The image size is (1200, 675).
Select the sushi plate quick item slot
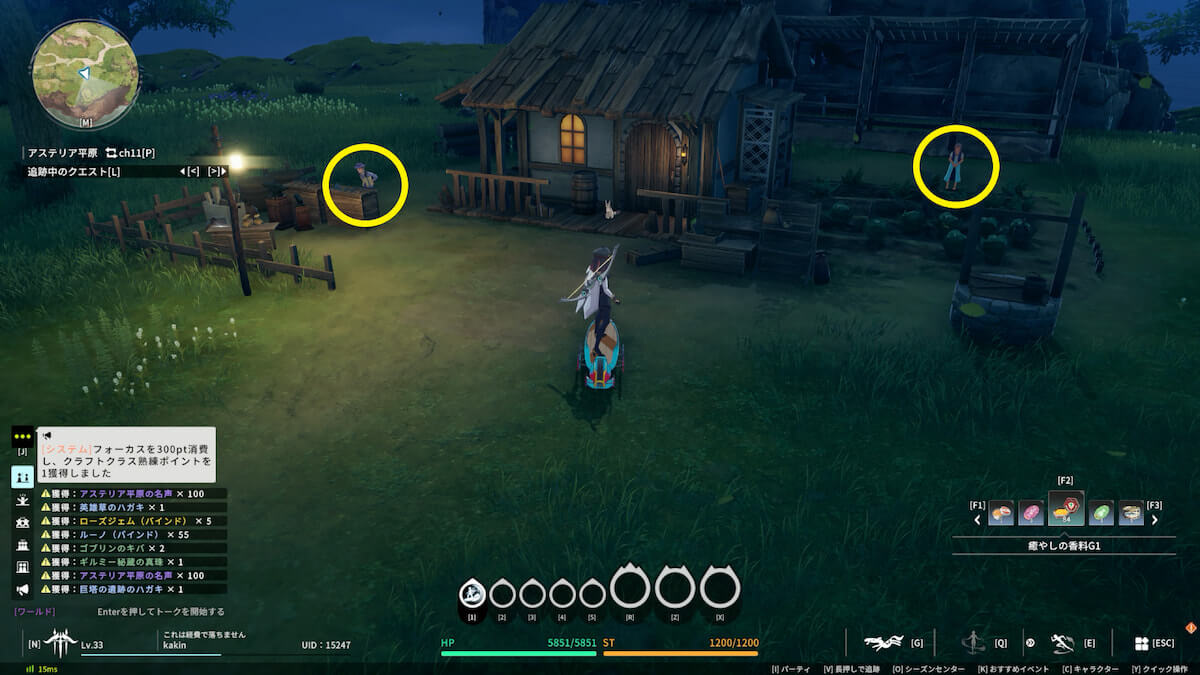click(x=1132, y=514)
